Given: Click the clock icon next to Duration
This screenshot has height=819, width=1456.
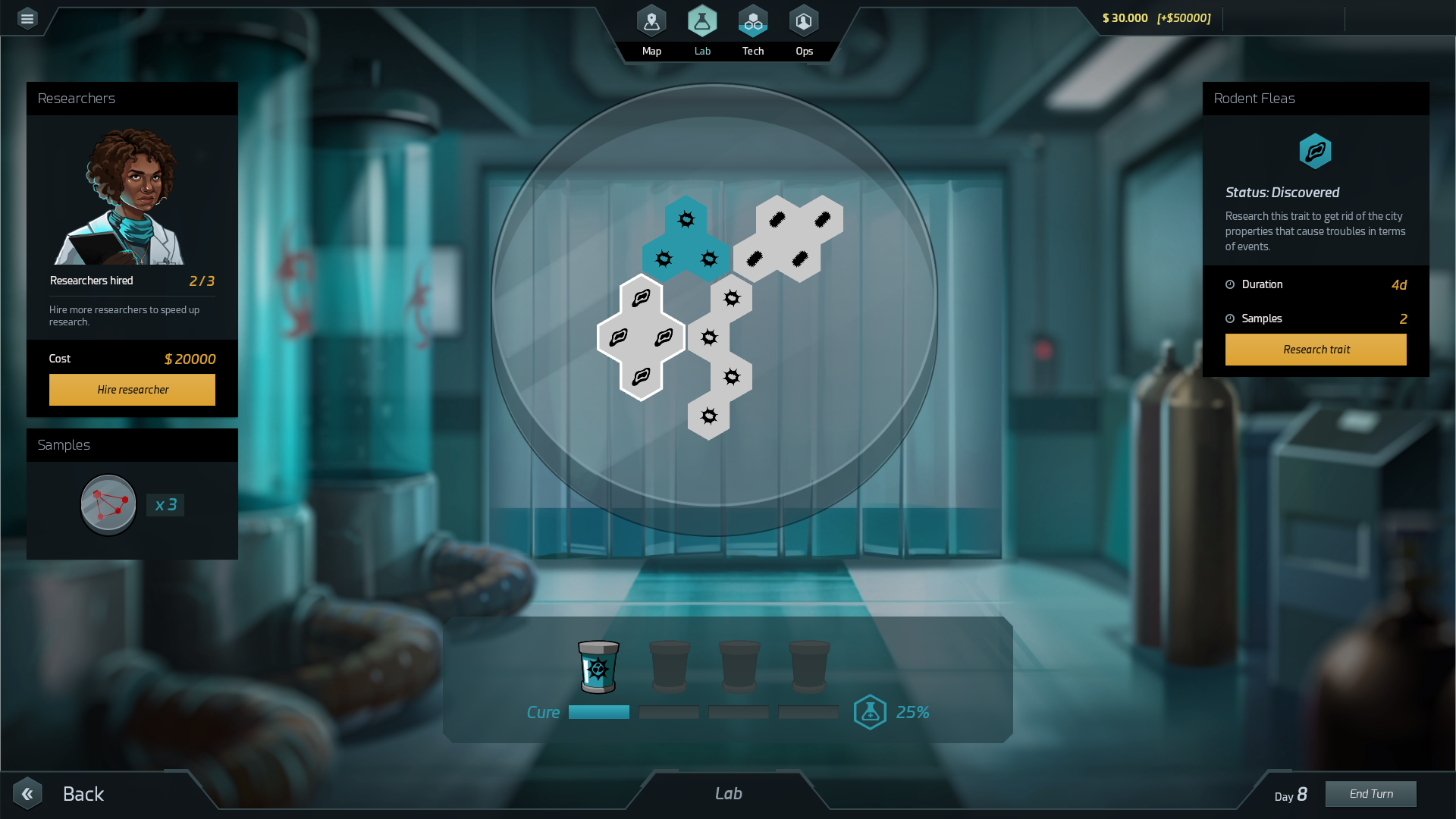Looking at the screenshot, I should tap(1230, 284).
